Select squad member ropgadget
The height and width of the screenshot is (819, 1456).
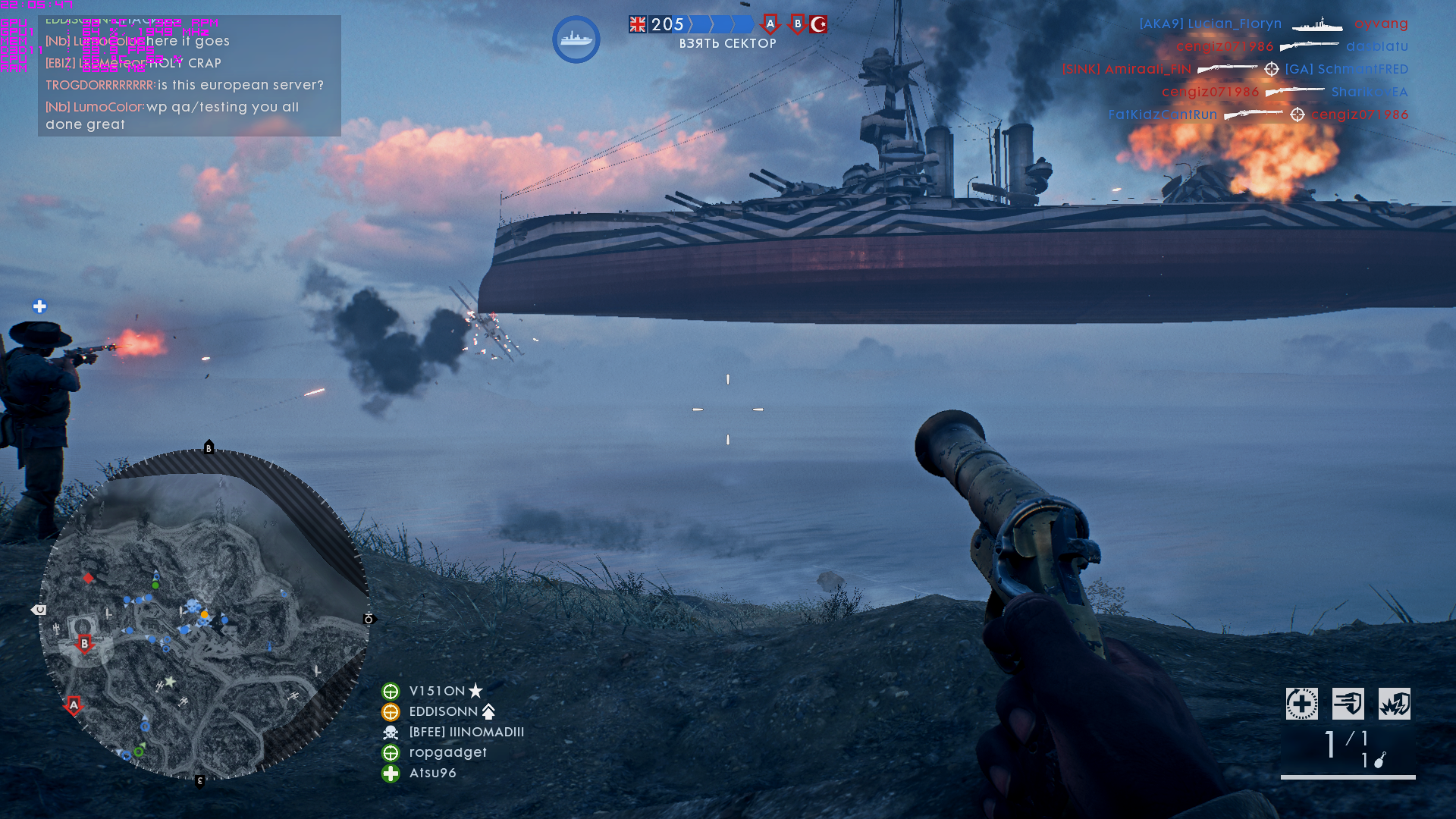point(447,752)
